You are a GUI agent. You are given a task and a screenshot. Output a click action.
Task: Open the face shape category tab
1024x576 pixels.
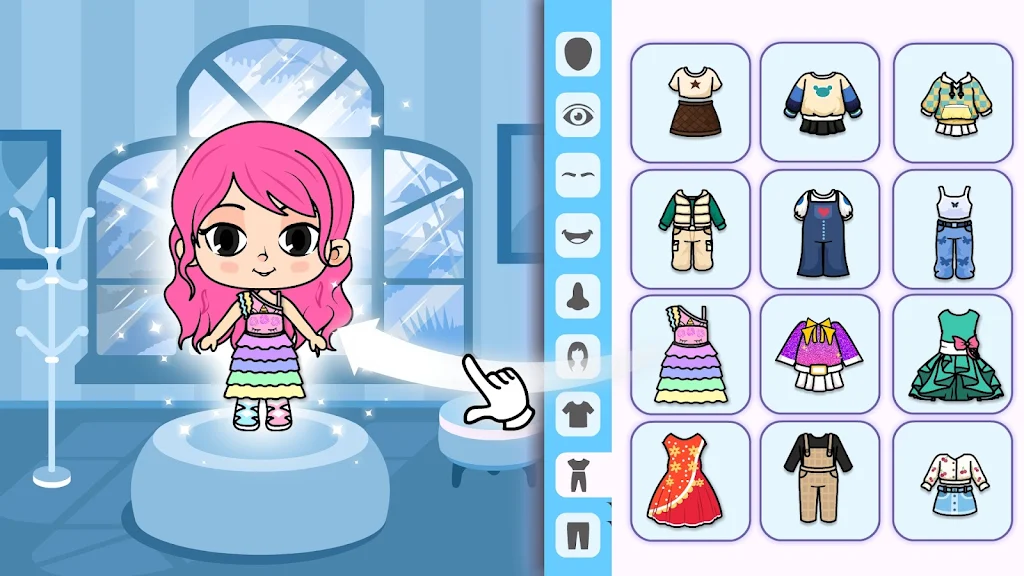[578, 55]
